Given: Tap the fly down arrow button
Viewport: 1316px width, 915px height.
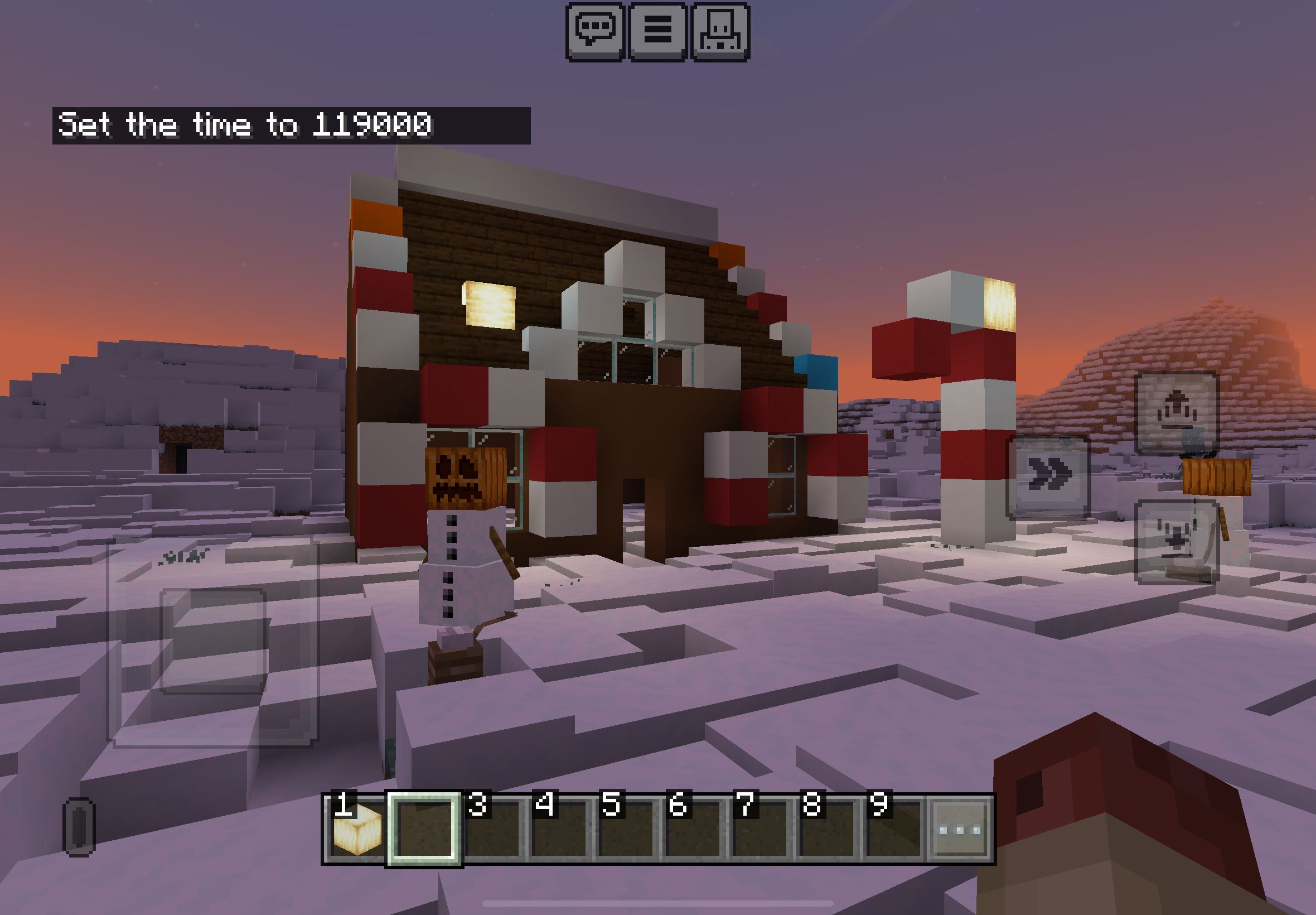Looking at the screenshot, I should 1175,541.
